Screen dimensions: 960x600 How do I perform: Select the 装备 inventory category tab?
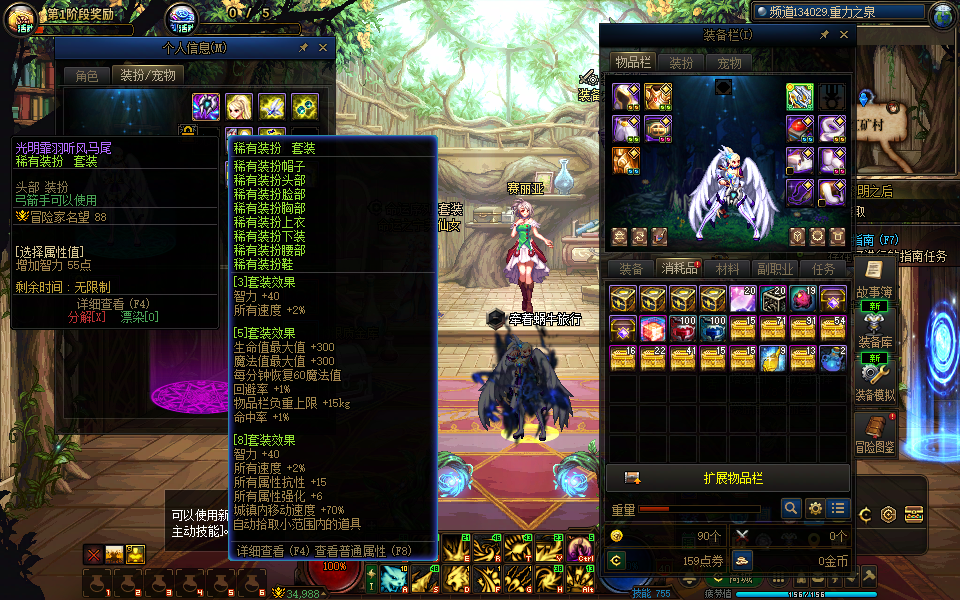631,268
